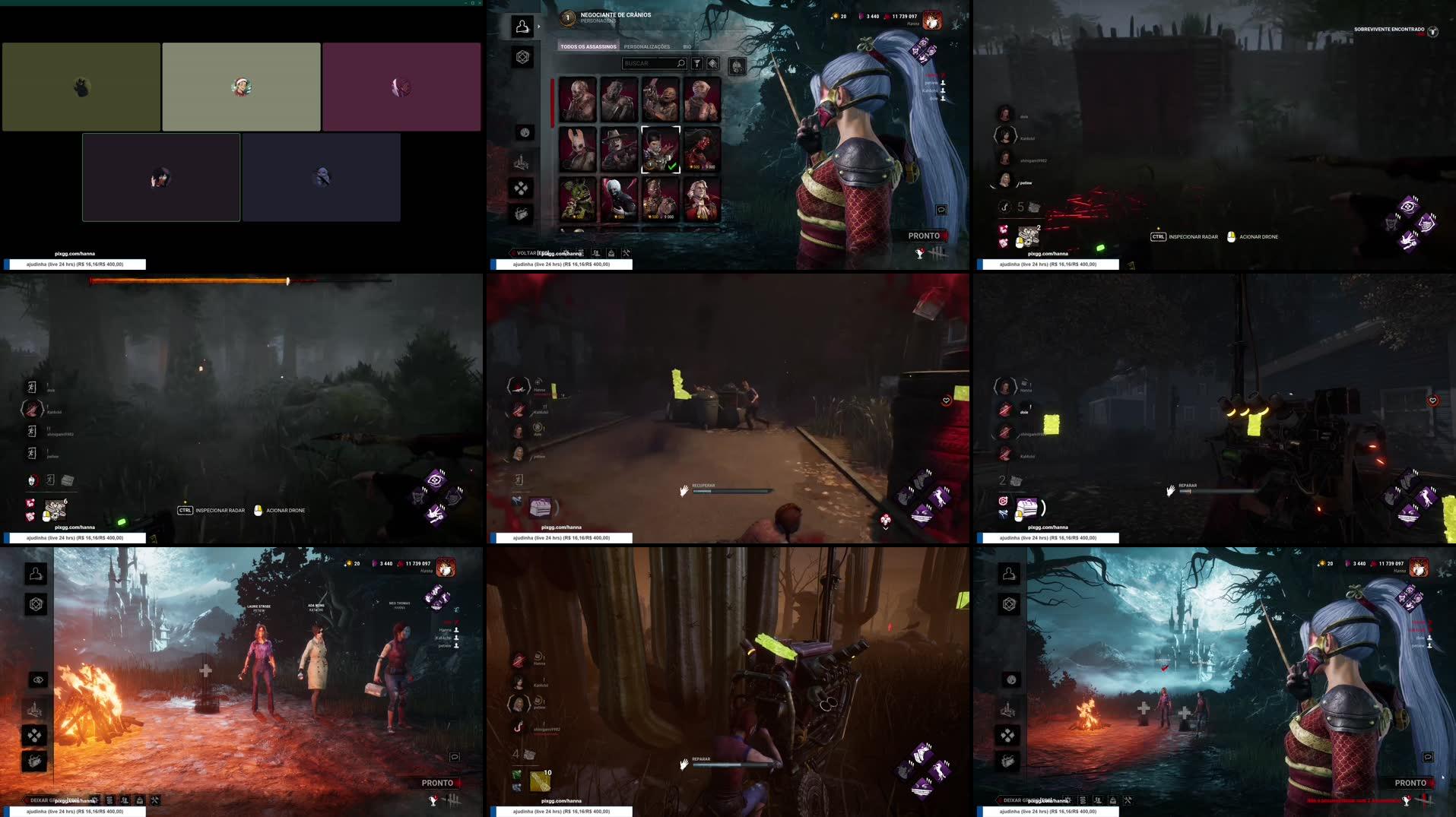This screenshot has width=1456, height=817.
Task: Open the Rift hexagon icon in the sidebar
Action: click(522, 55)
